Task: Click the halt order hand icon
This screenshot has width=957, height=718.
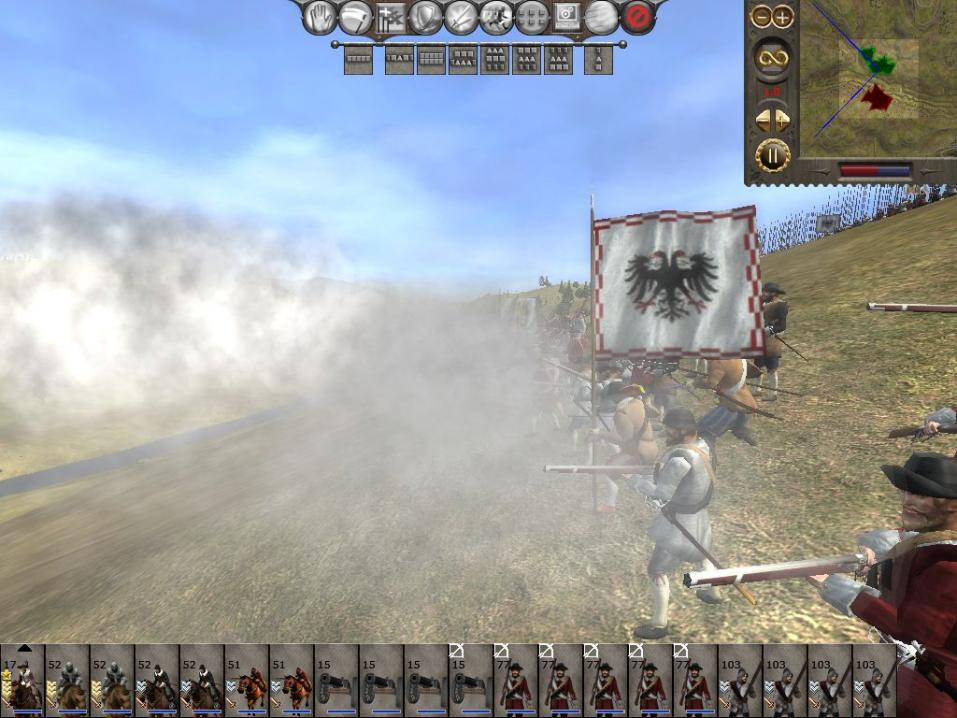Action: pyautogui.click(x=321, y=17)
